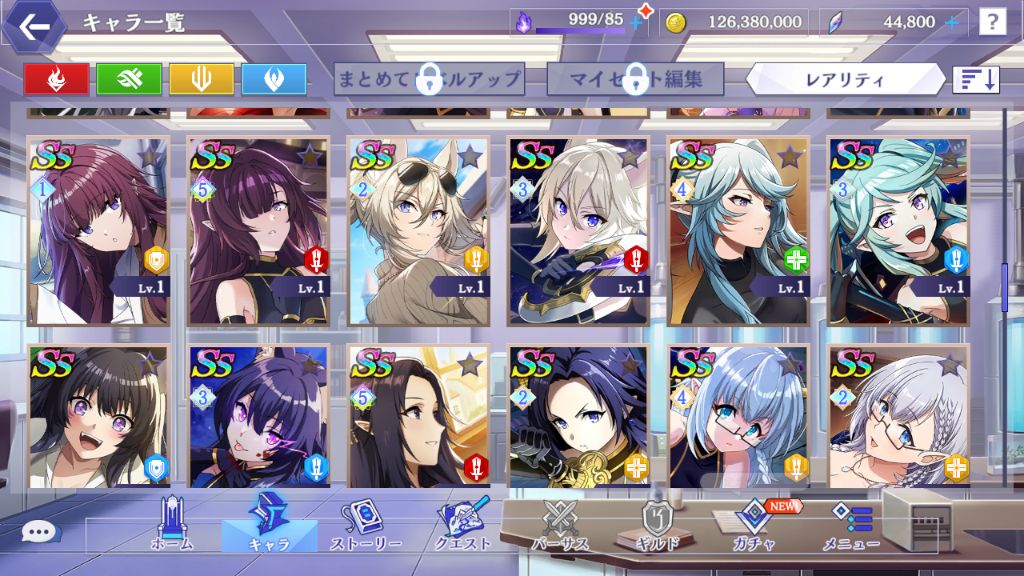This screenshot has width=1024, height=576.
Task: Add more gems with the plus button
Action: click(951, 21)
